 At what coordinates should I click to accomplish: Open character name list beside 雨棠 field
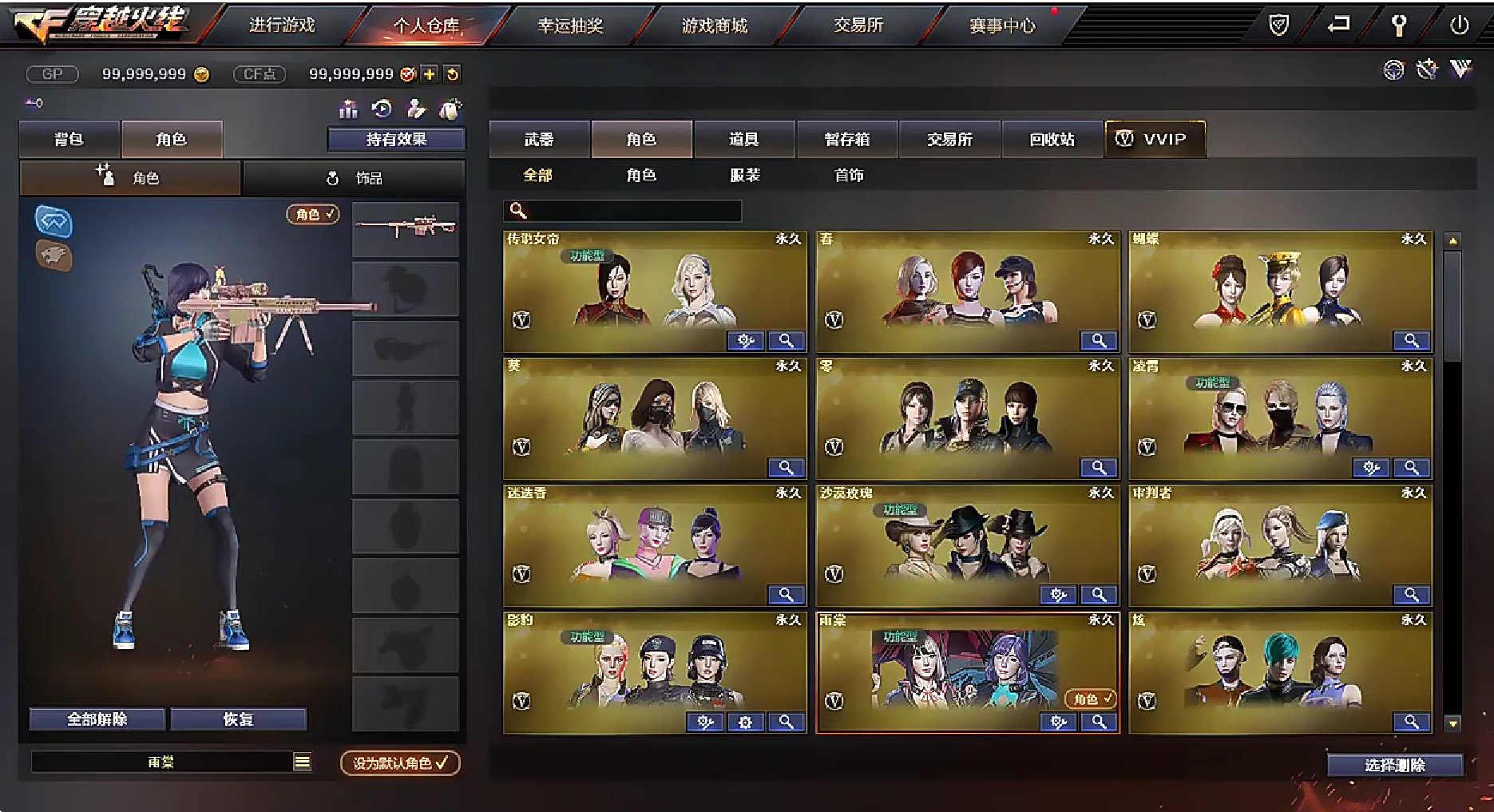(303, 762)
